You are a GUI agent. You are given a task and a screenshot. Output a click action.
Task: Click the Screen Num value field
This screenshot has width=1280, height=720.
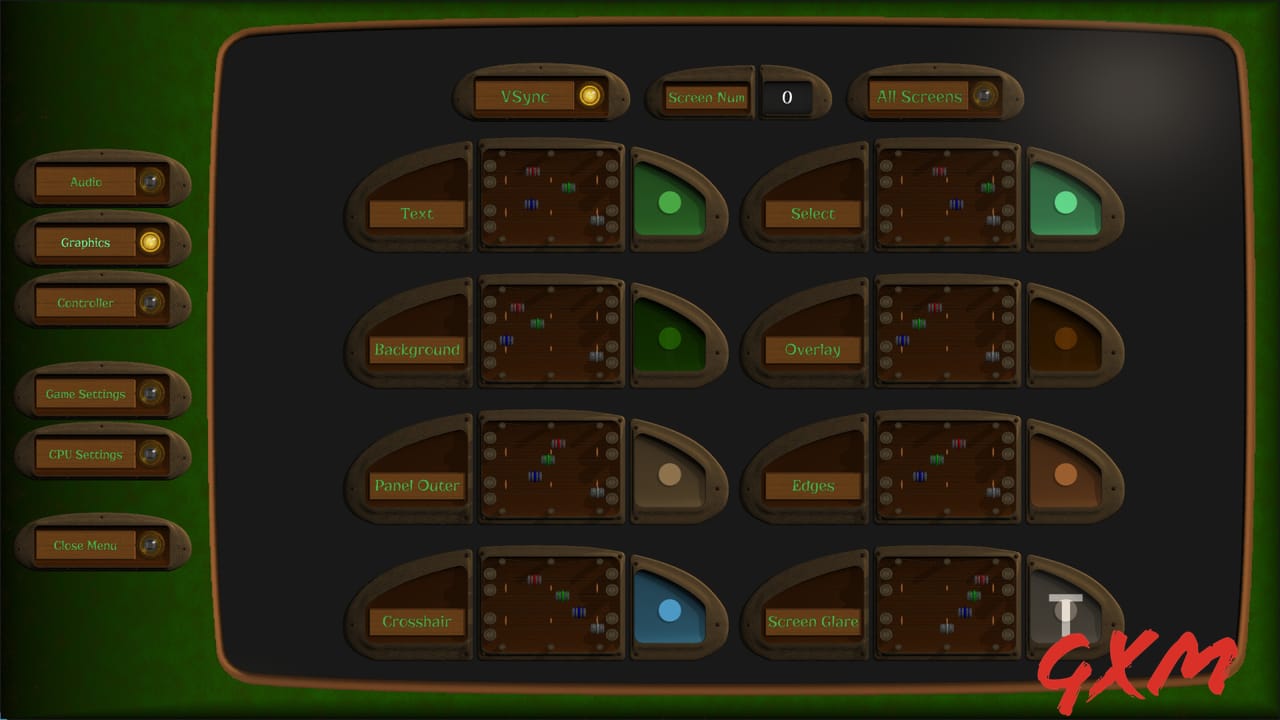(x=787, y=97)
